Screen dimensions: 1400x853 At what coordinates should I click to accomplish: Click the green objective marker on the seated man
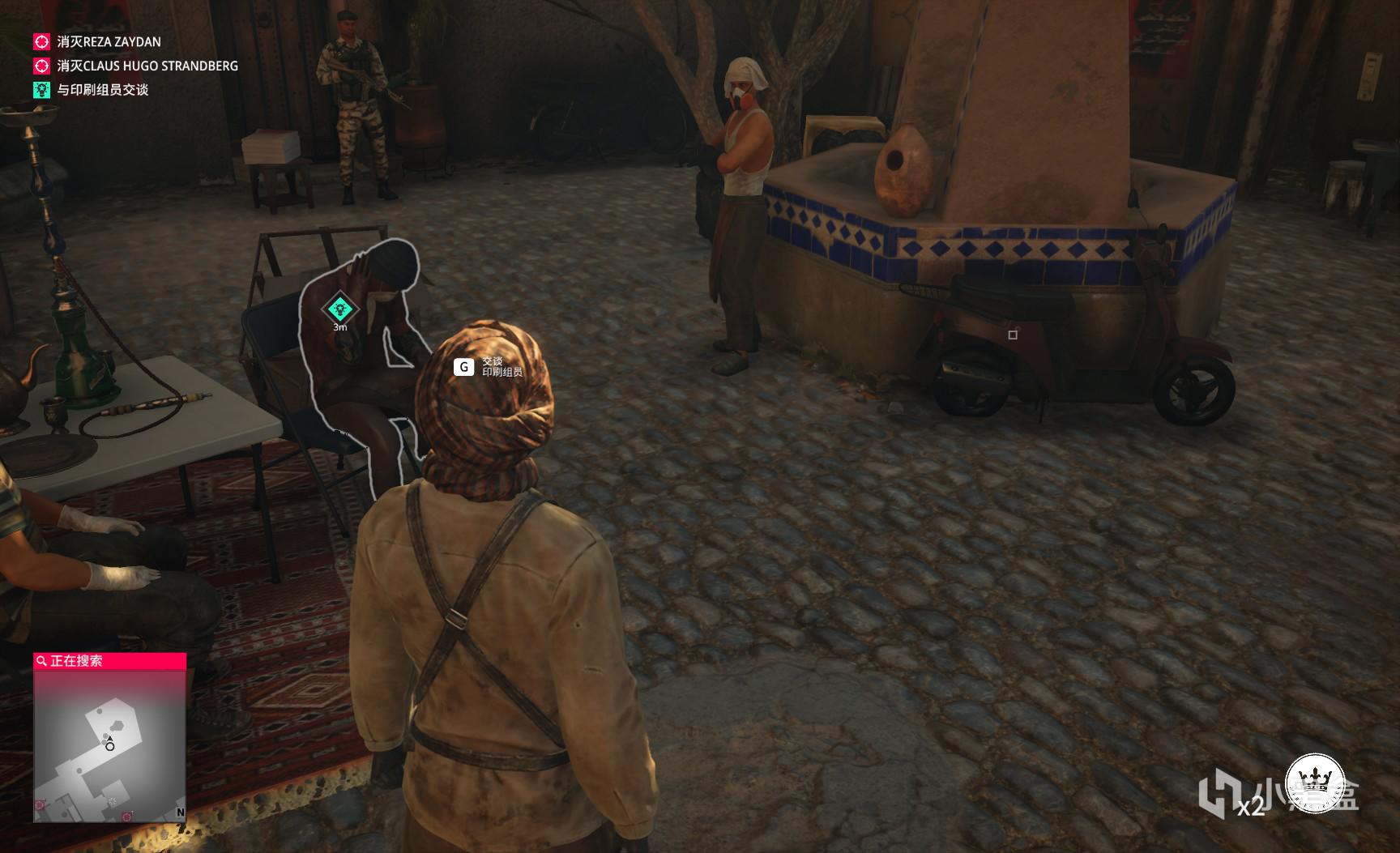click(x=339, y=309)
